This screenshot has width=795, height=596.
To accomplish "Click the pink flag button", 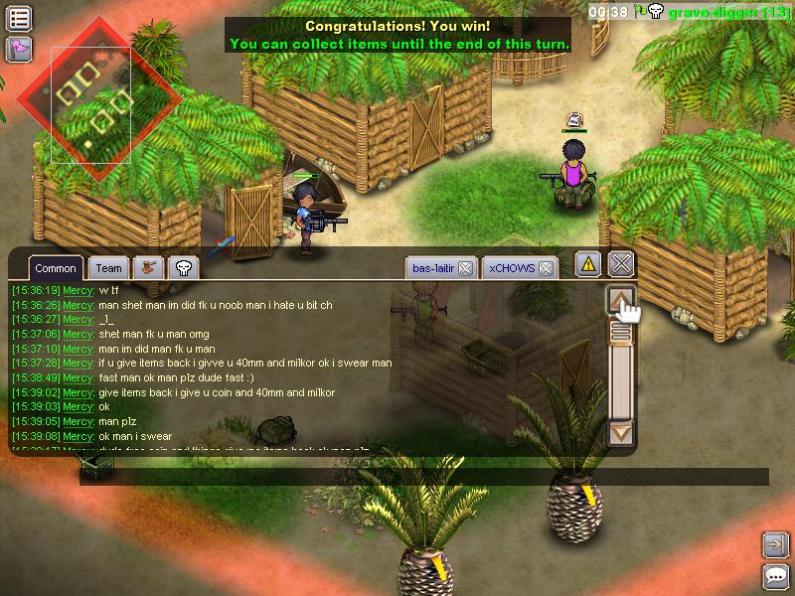I will pos(19,48).
